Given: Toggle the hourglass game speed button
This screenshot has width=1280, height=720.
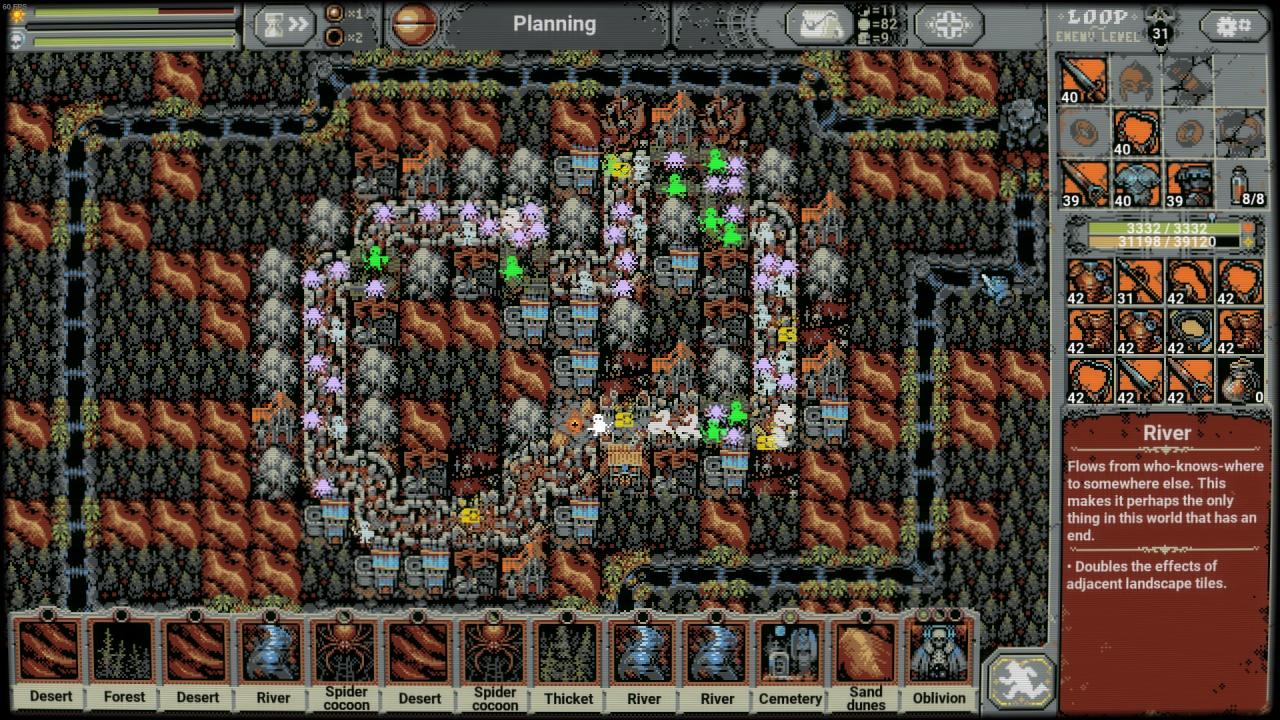Looking at the screenshot, I should click(x=284, y=25).
